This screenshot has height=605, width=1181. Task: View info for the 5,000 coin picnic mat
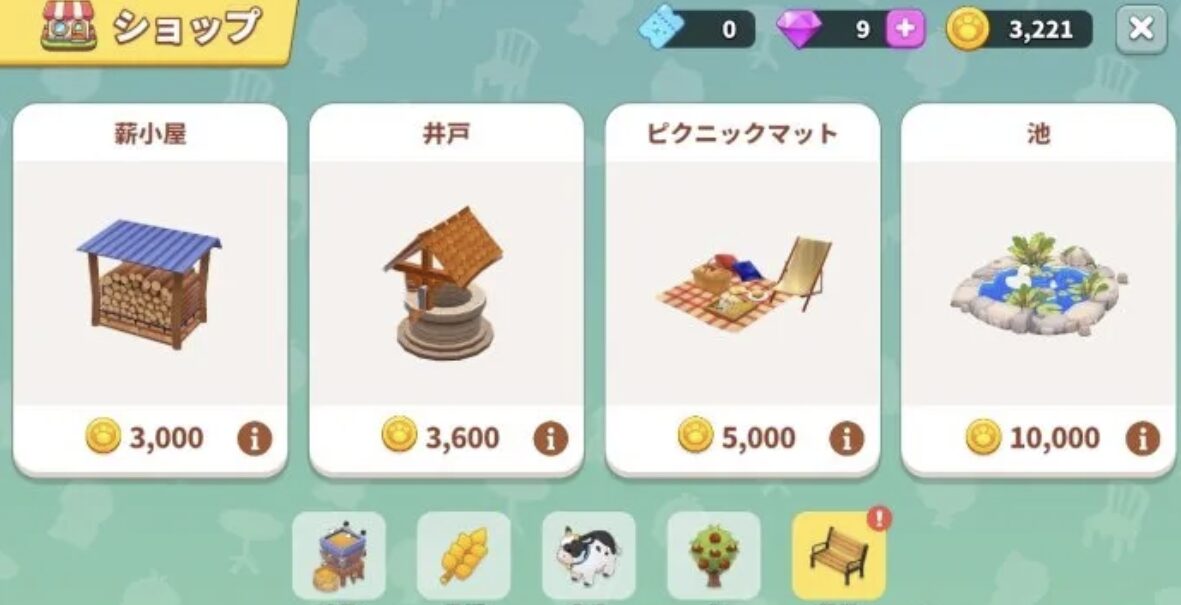click(846, 438)
